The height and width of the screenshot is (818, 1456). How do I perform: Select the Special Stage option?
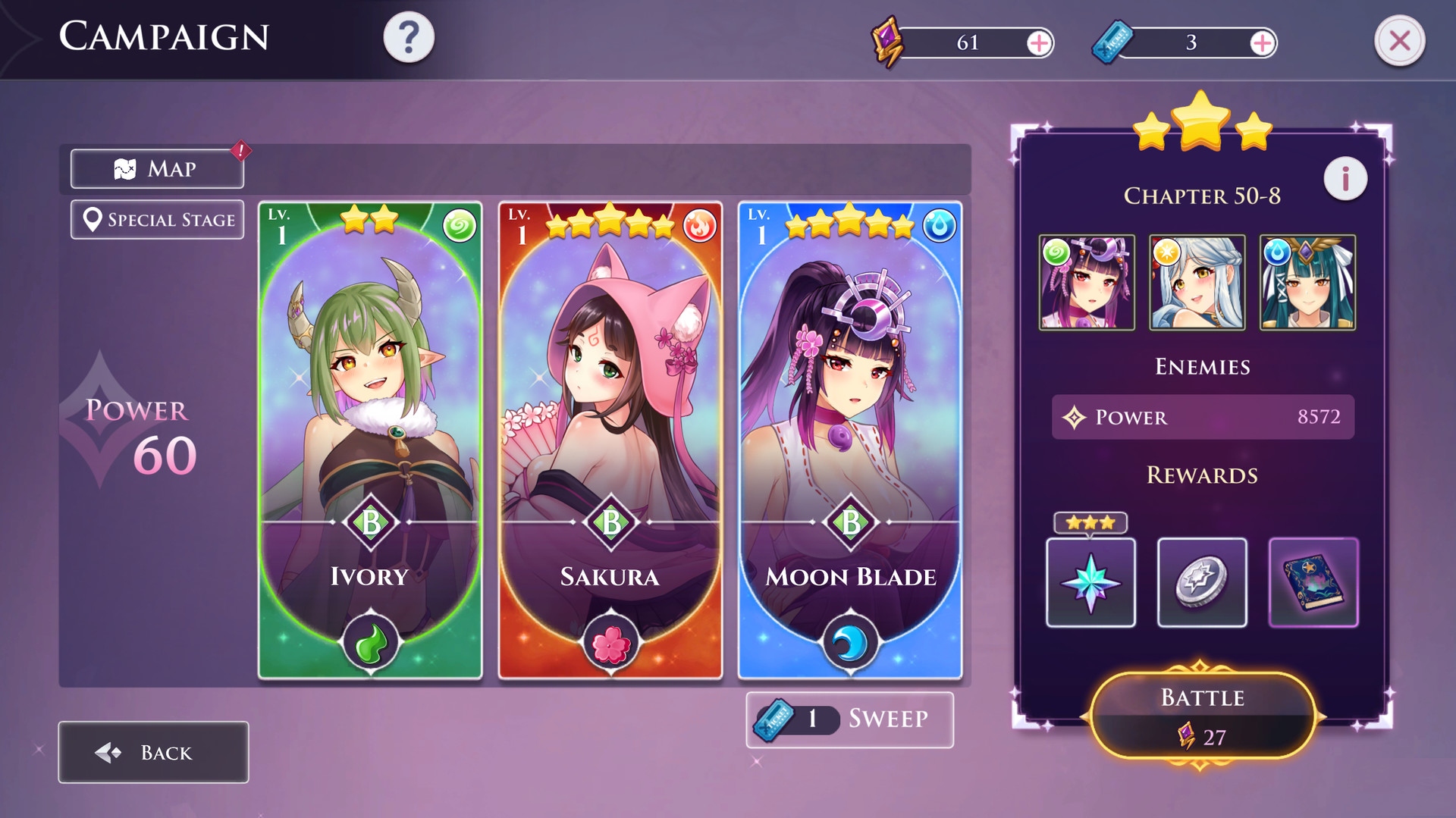(x=157, y=219)
